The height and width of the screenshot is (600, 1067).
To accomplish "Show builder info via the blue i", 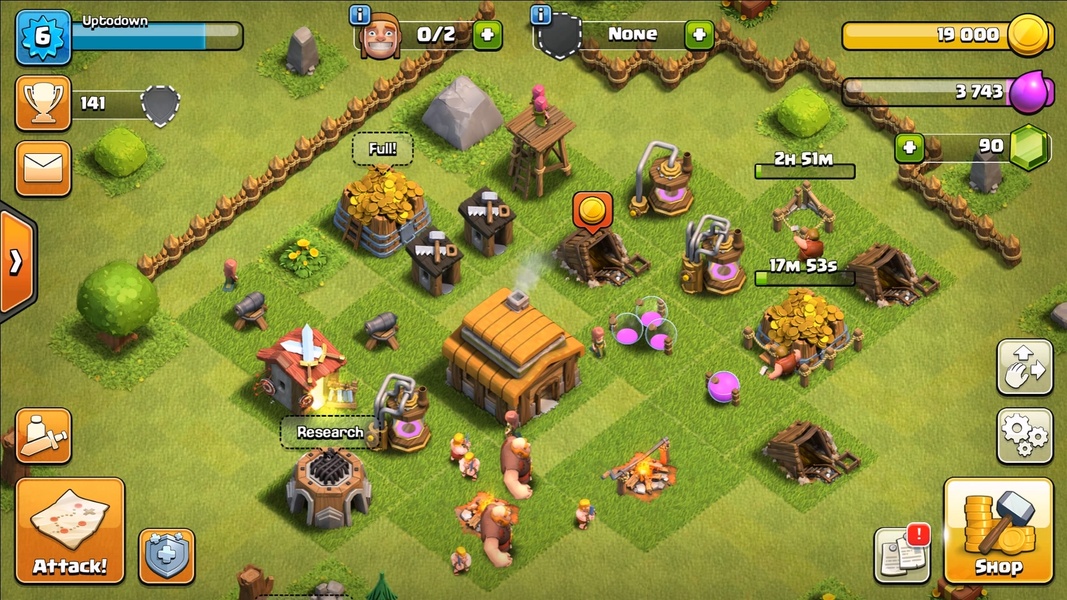I will (359, 14).
